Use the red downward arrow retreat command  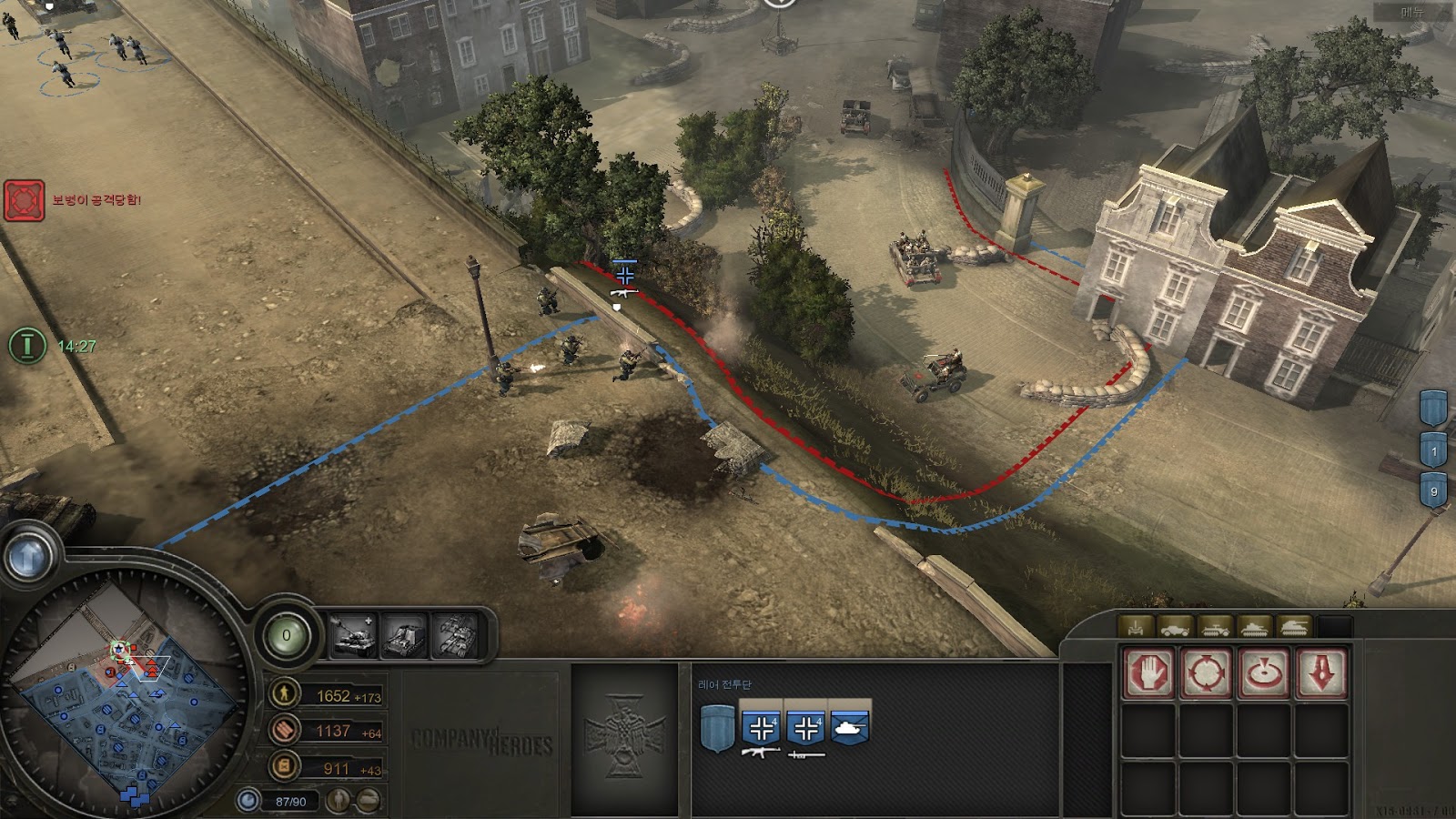point(1321,673)
